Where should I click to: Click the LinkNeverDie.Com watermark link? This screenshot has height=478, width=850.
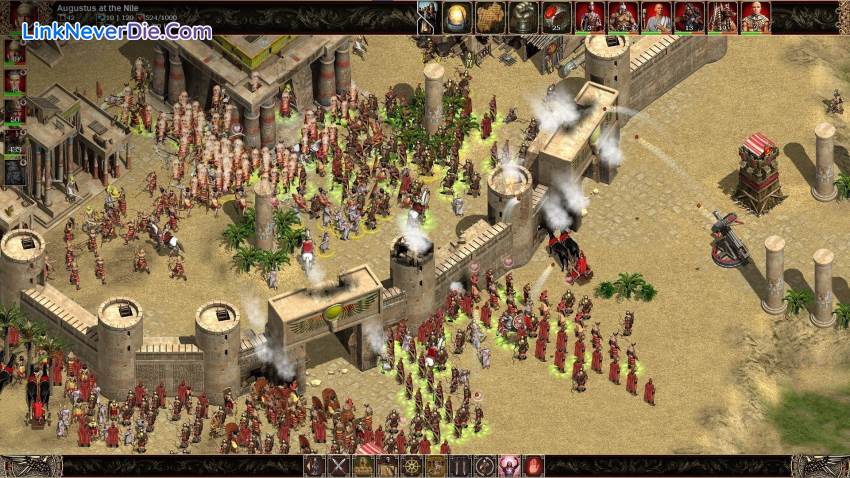point(121,32)
